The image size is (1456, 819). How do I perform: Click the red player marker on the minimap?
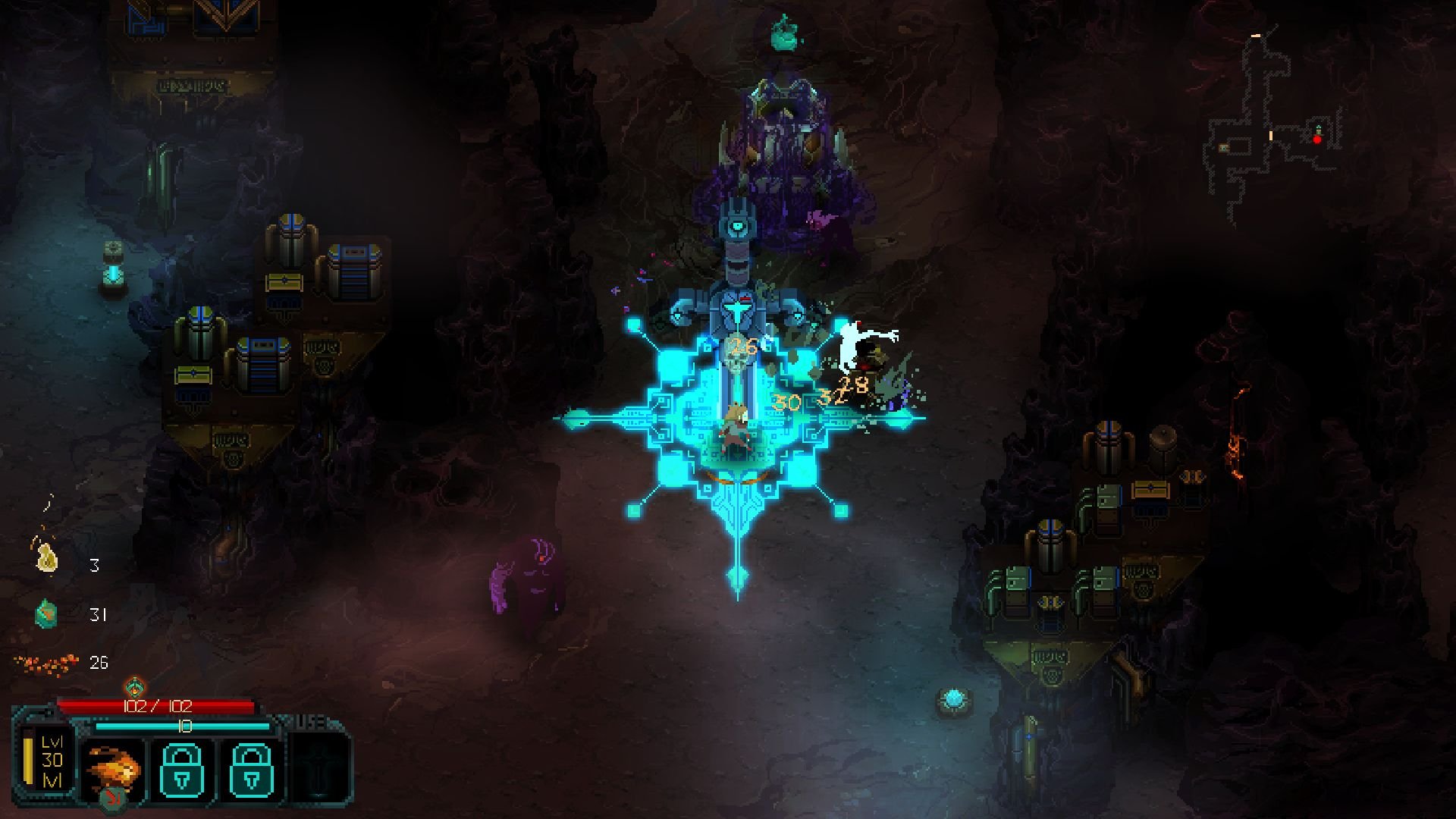[1317, 140]
